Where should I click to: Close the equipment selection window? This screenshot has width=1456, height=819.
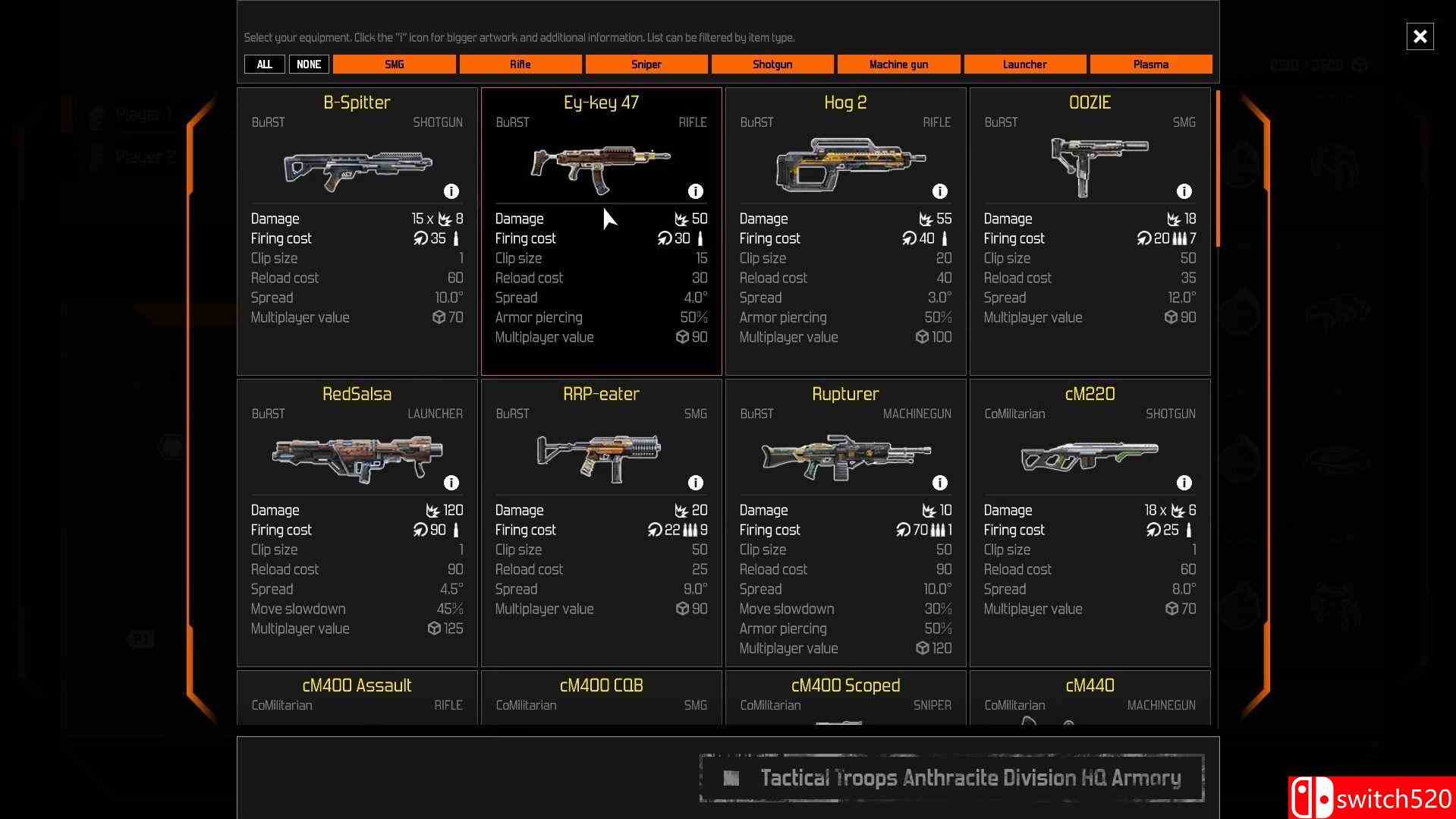(x=1420, y=36)
